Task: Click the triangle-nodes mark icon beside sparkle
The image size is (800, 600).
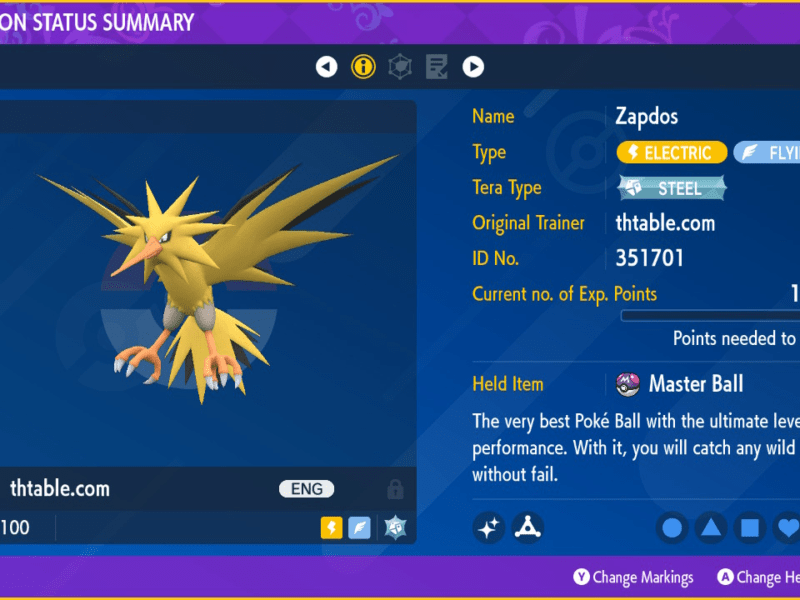Action: click(527, 527)
